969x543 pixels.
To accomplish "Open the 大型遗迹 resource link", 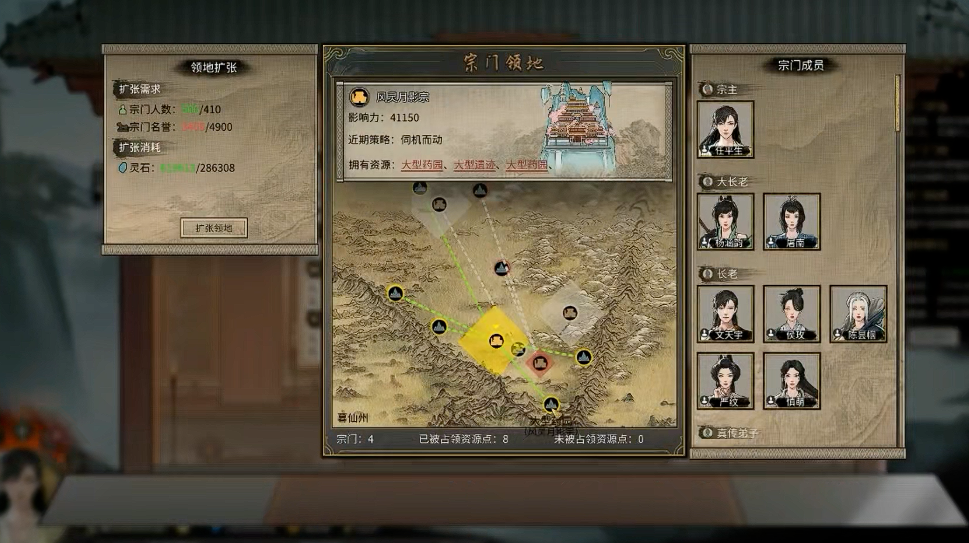I will pyautogui.click(x=476, y=164).
